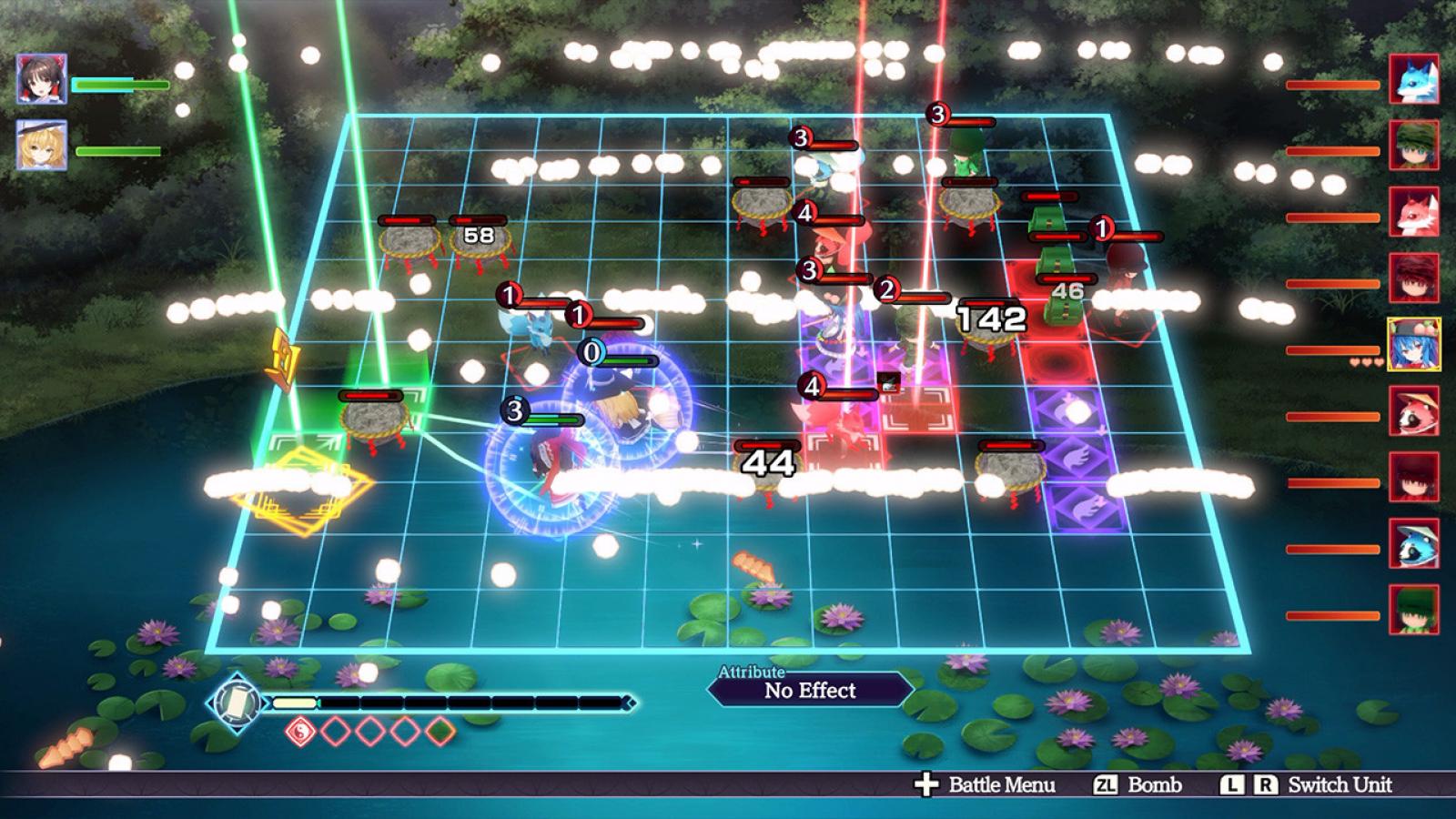This screenshot has width=1456, height=819.
Task: Select Marisa's blonde witch portrait
Action: tap(42, 146)
